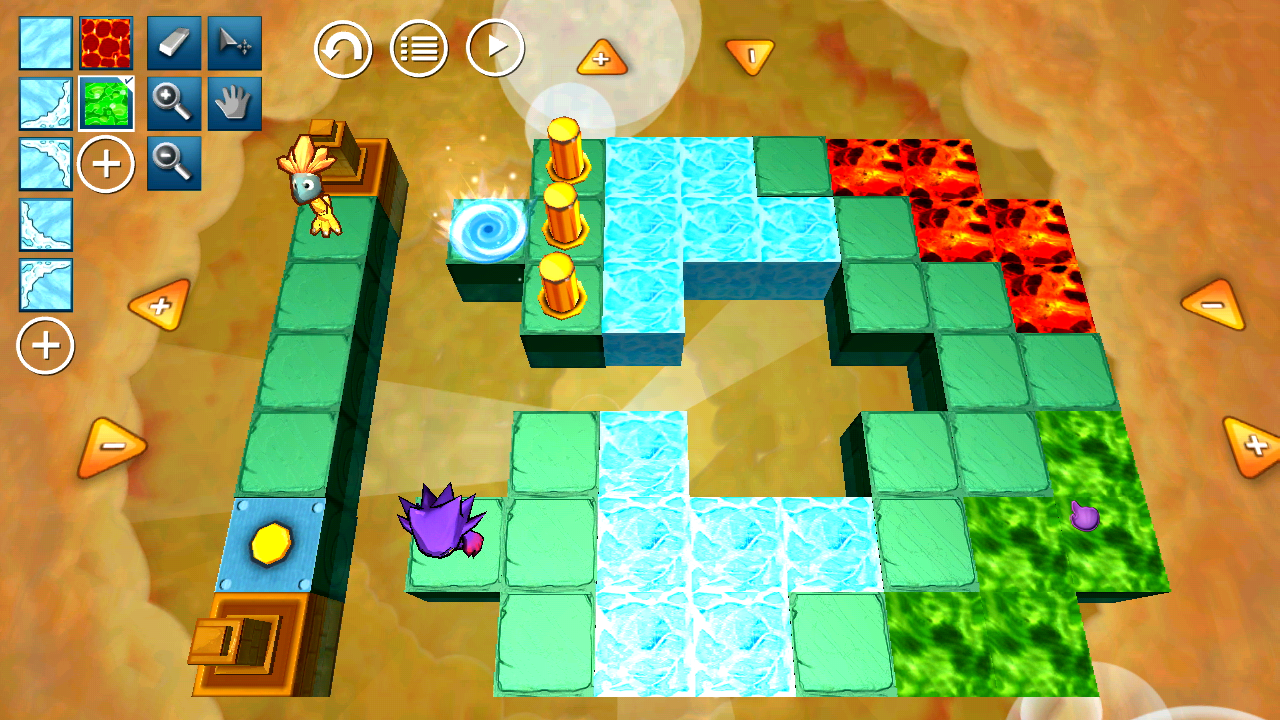The image size is (1280, 720).
Task: Pick the green slime tile swatch
Action: (106, 104)
